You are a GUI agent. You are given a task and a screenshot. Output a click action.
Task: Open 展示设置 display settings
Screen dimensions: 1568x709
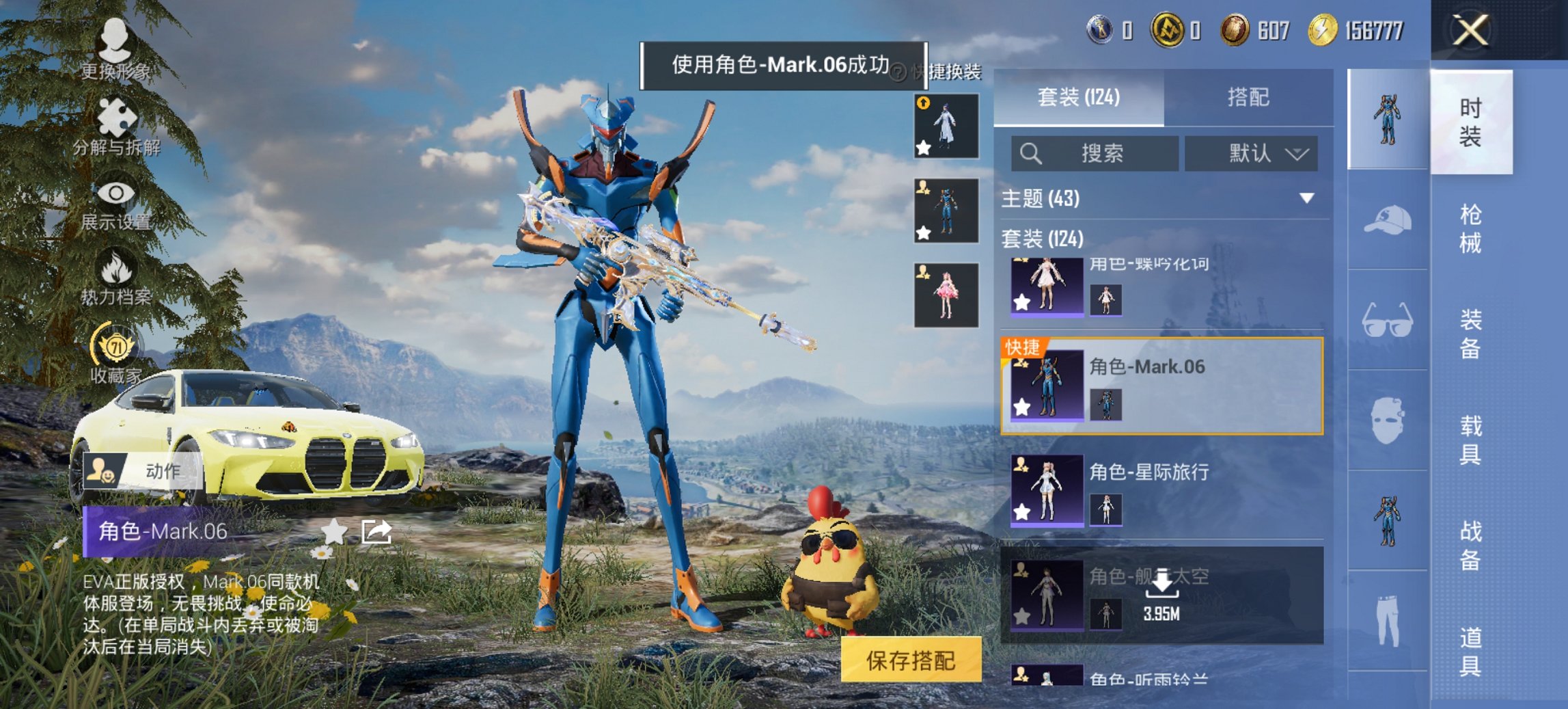pyautogui.click(x=116, y=205)
